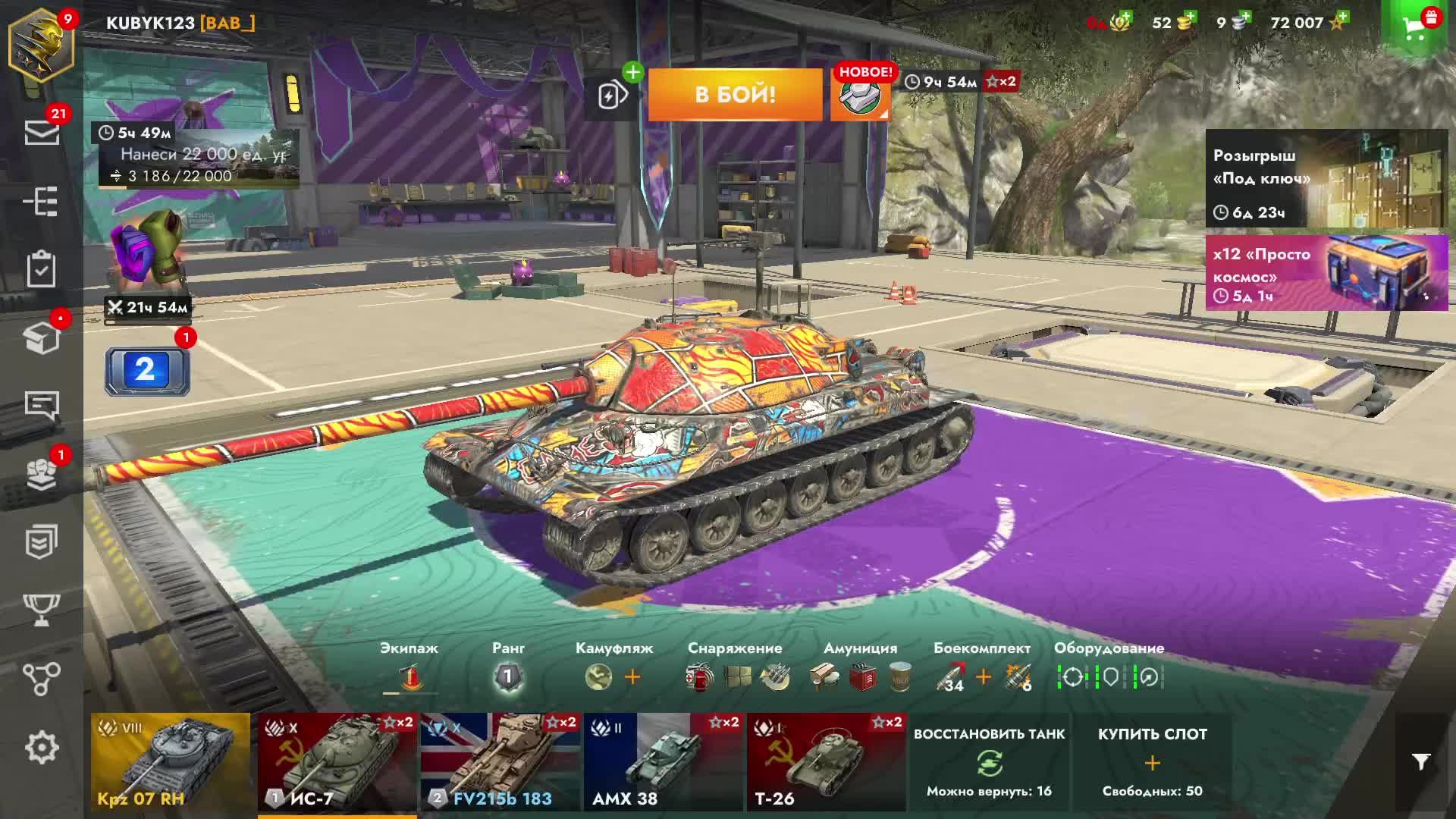Select the Kpz 07 RH tank
1456x819 pixels.
[171, 762]
